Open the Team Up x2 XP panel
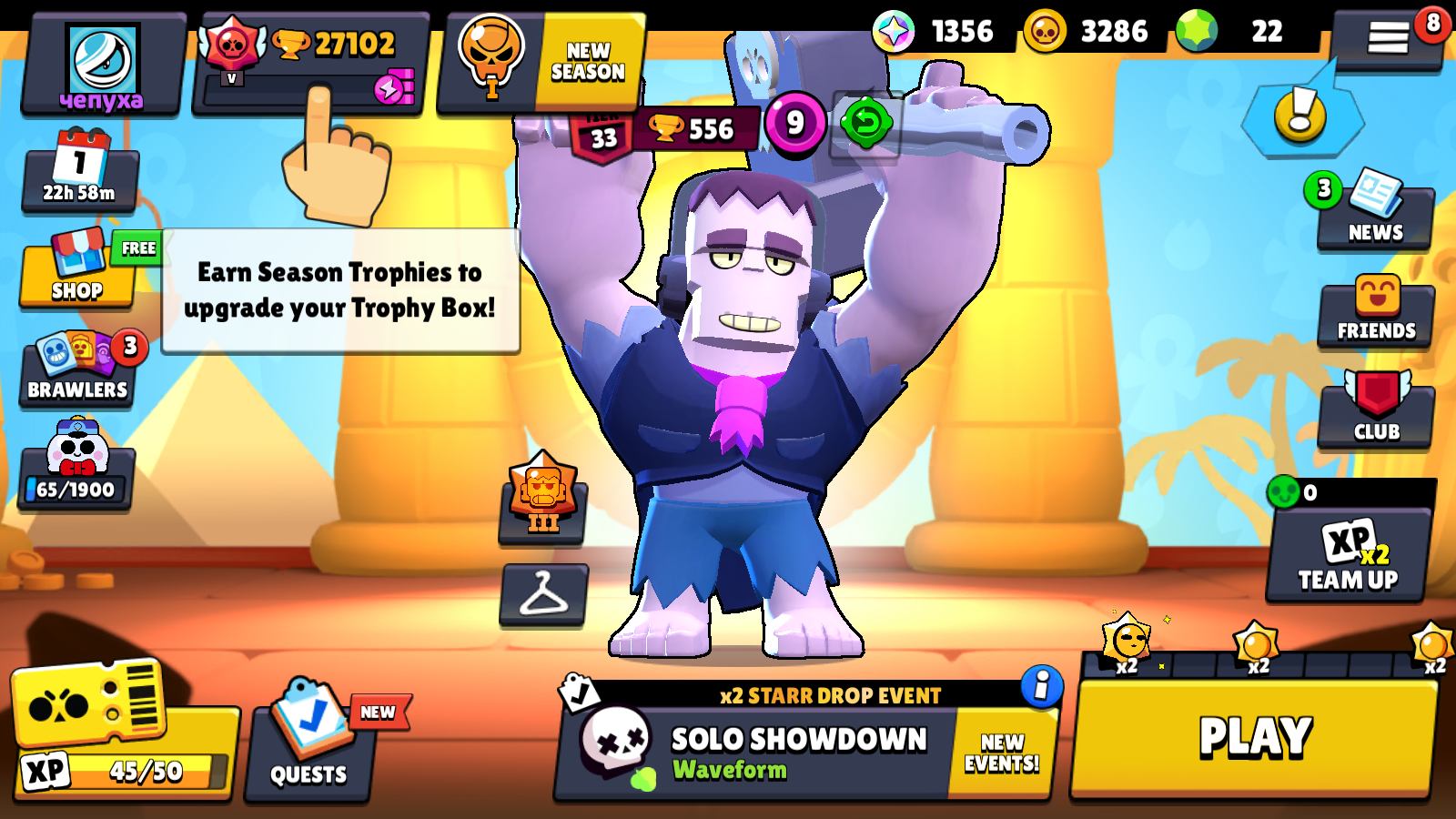 point(1346,560)
